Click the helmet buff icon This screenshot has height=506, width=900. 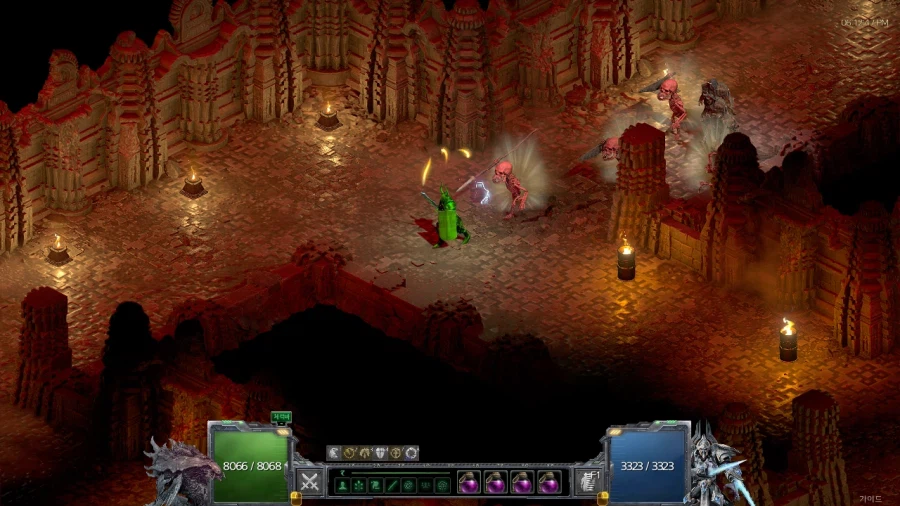[365, 453]
